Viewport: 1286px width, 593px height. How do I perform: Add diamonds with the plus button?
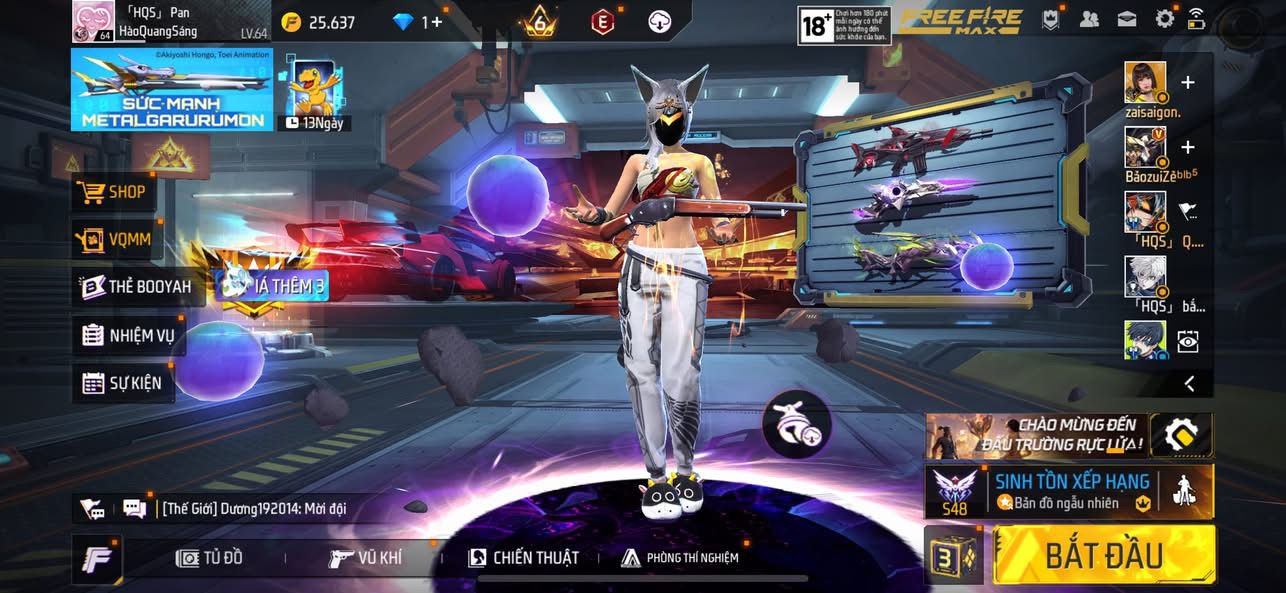437,22
